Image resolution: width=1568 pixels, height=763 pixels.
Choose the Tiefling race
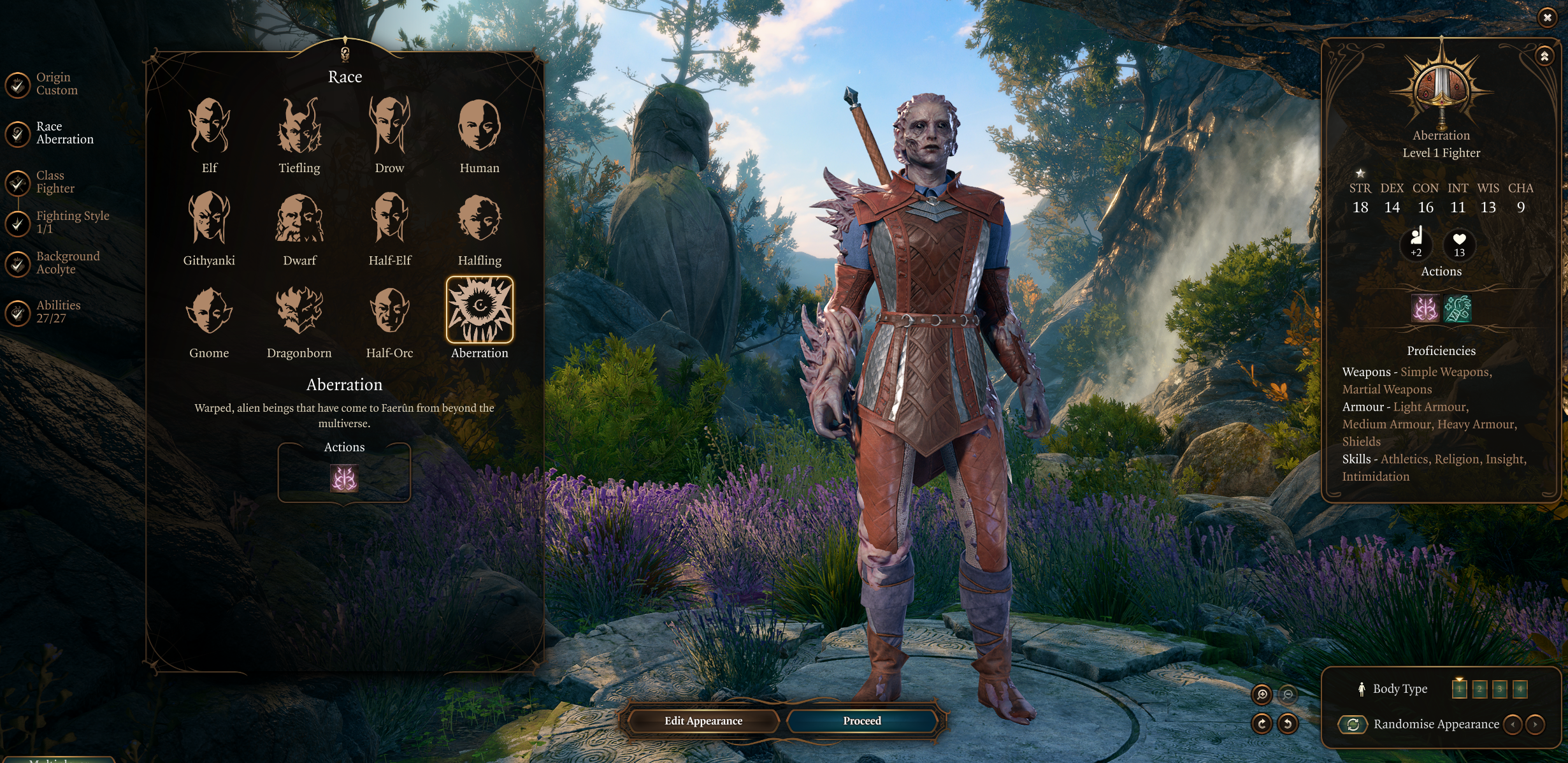[299, 126]
